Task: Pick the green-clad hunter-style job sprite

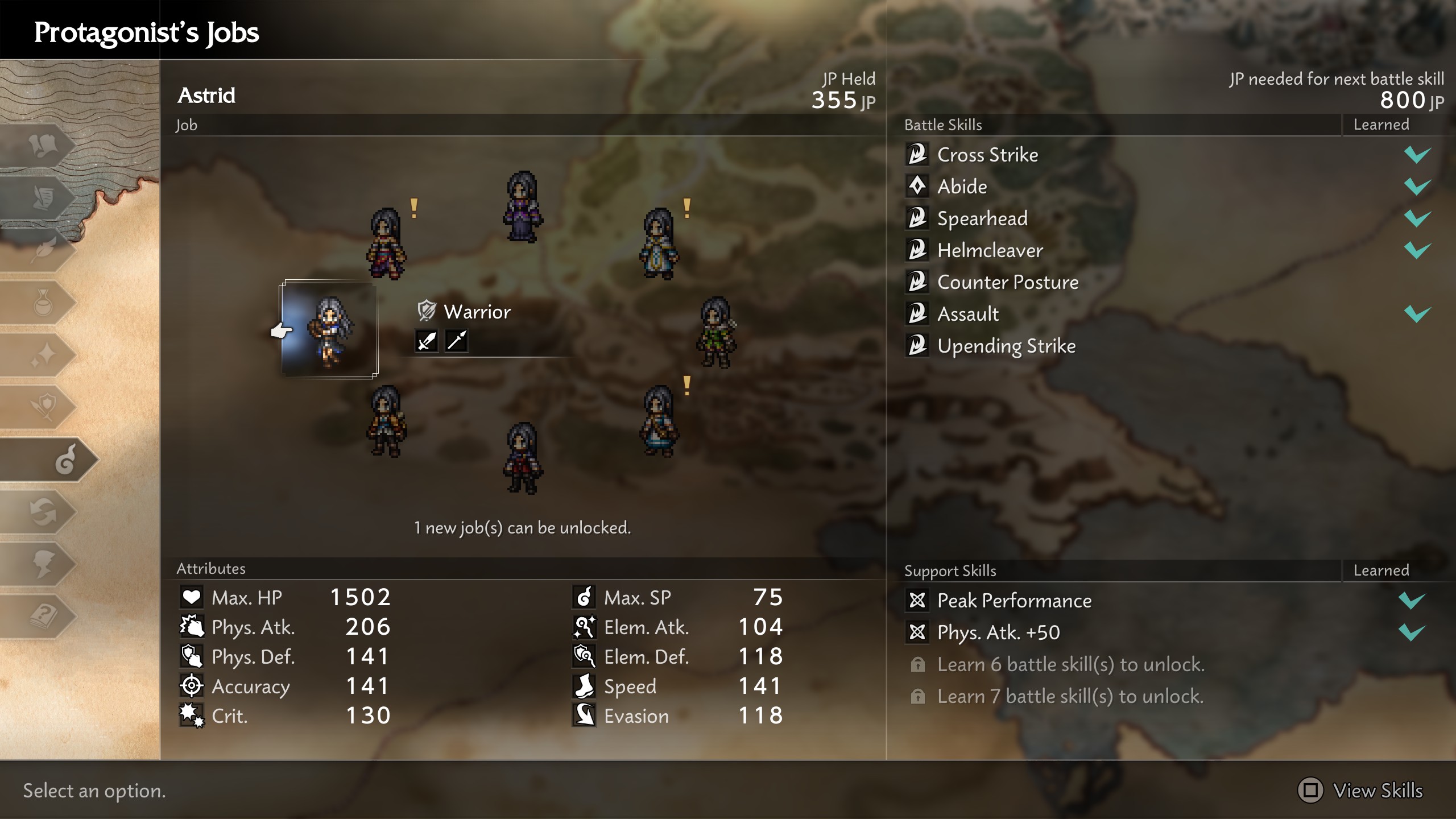Action: click(x=716, y=332)
